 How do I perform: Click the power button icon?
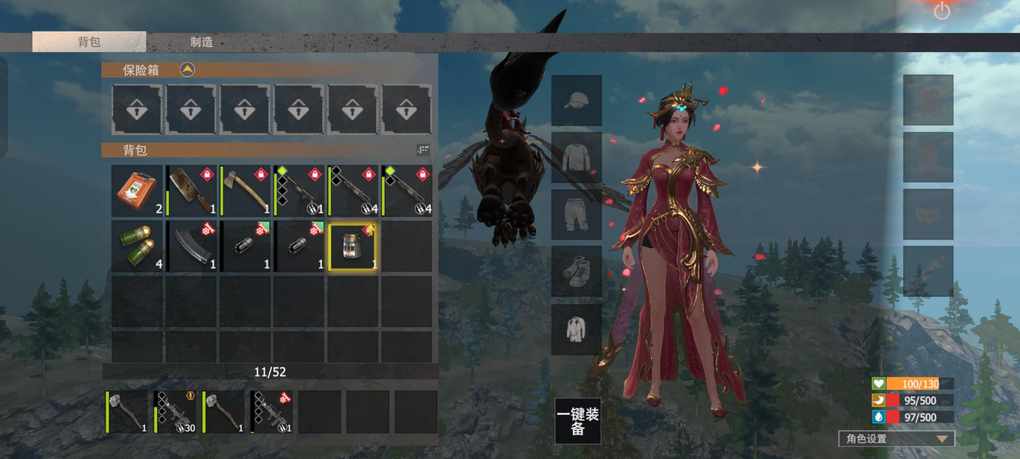point(942,12)
